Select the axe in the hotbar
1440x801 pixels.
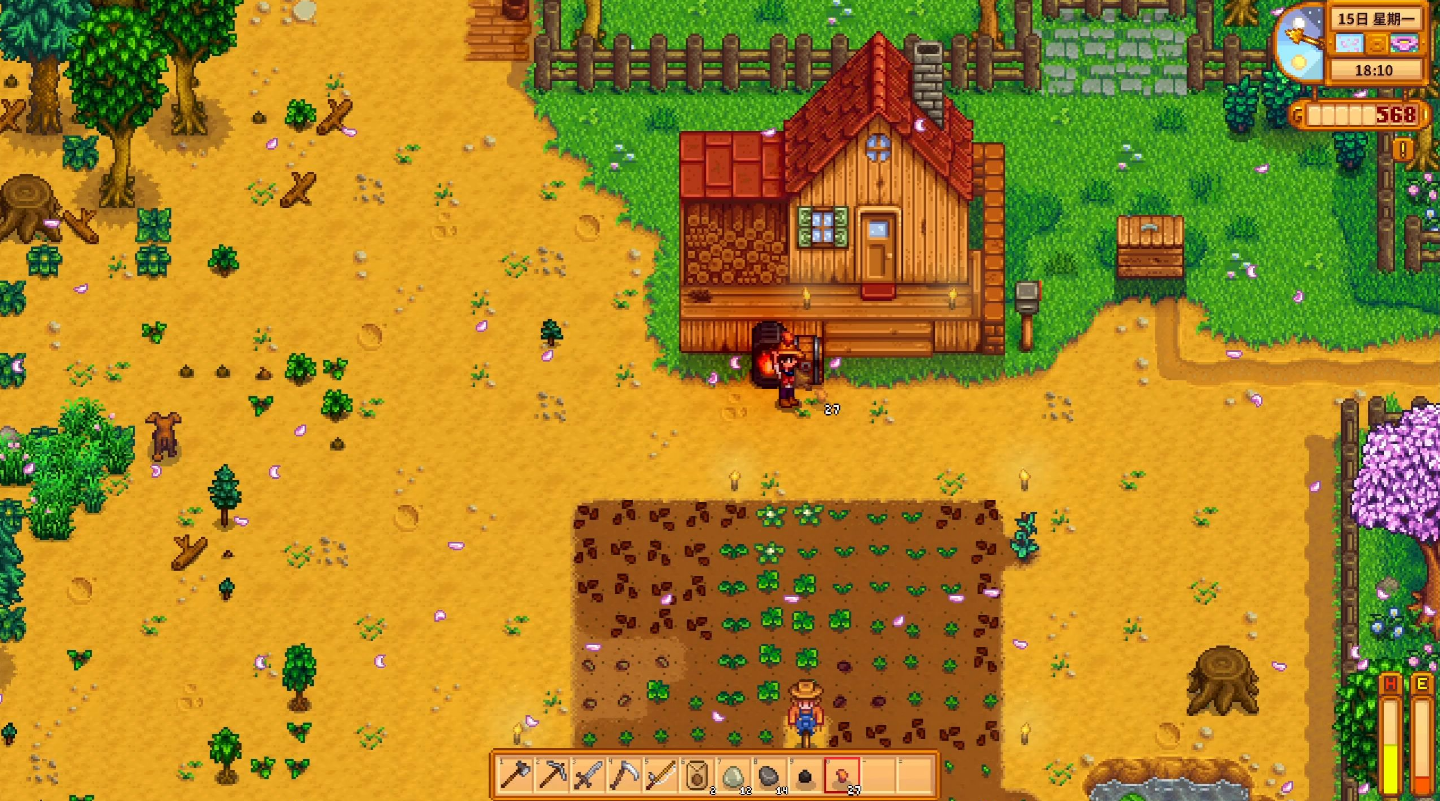pyautogui.click(x=516, y=775)
